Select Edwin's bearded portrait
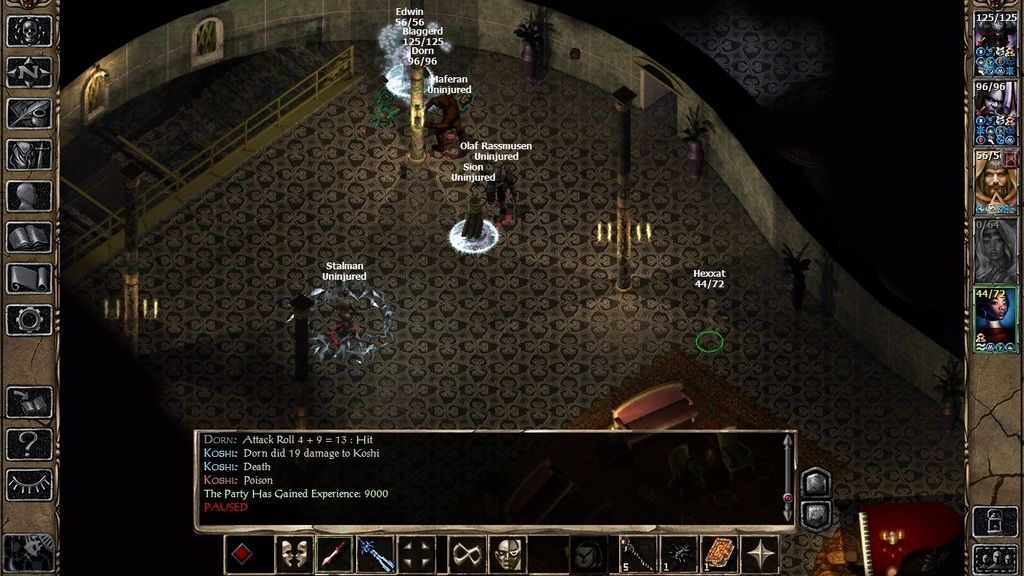This screenshot has width=1024, height=576. (x=994, y=182)
